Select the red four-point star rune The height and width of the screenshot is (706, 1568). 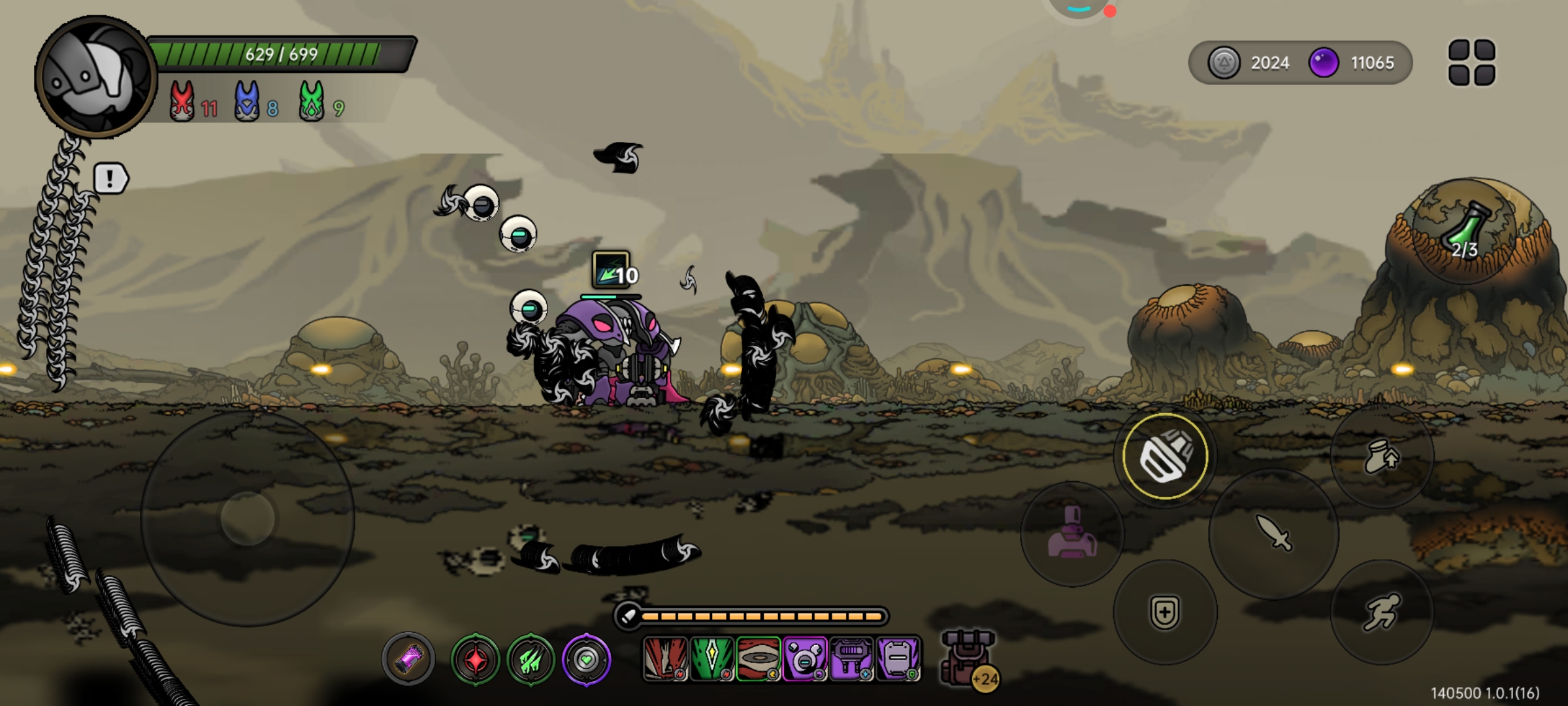click(475, 660)
